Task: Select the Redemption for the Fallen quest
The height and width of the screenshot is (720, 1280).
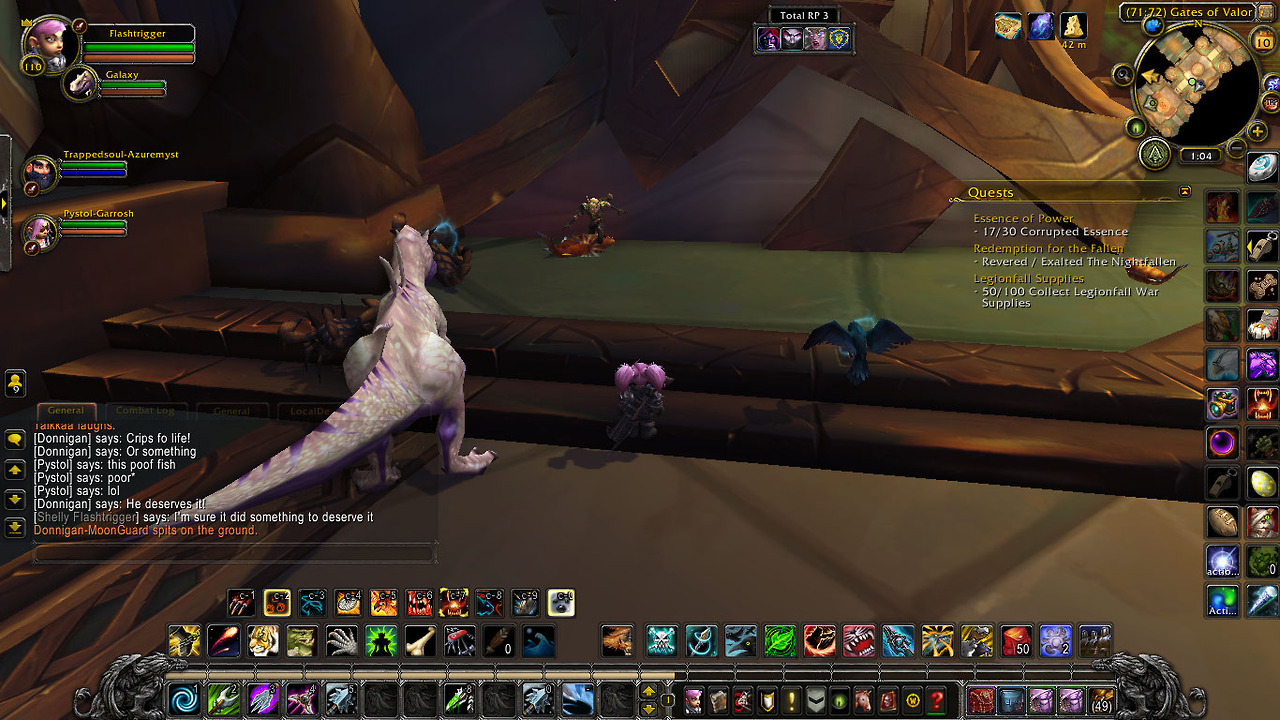Action: pos(1048,248)
